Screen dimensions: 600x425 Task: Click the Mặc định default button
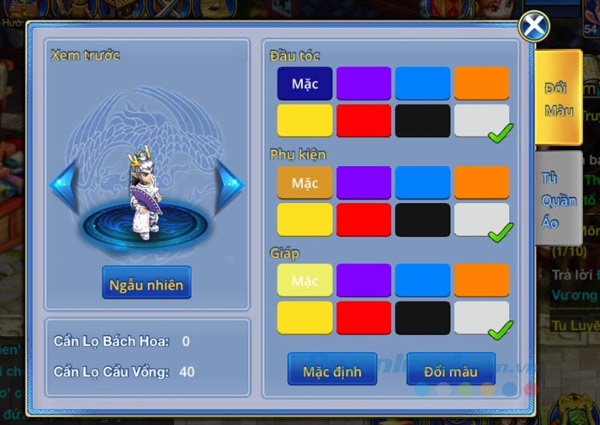coord(333,372)
